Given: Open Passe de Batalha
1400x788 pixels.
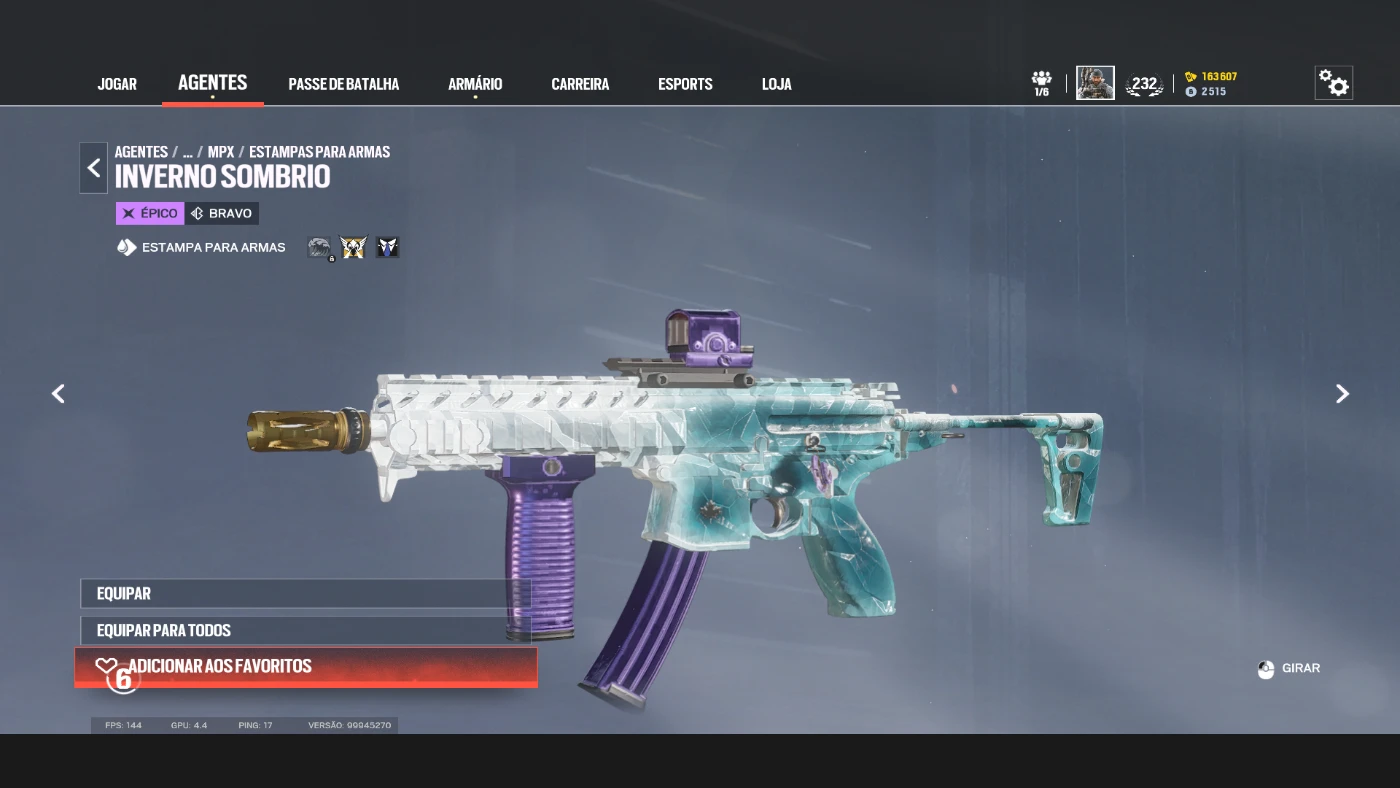Looking at the screenshot, I should [x=343, y=84].
